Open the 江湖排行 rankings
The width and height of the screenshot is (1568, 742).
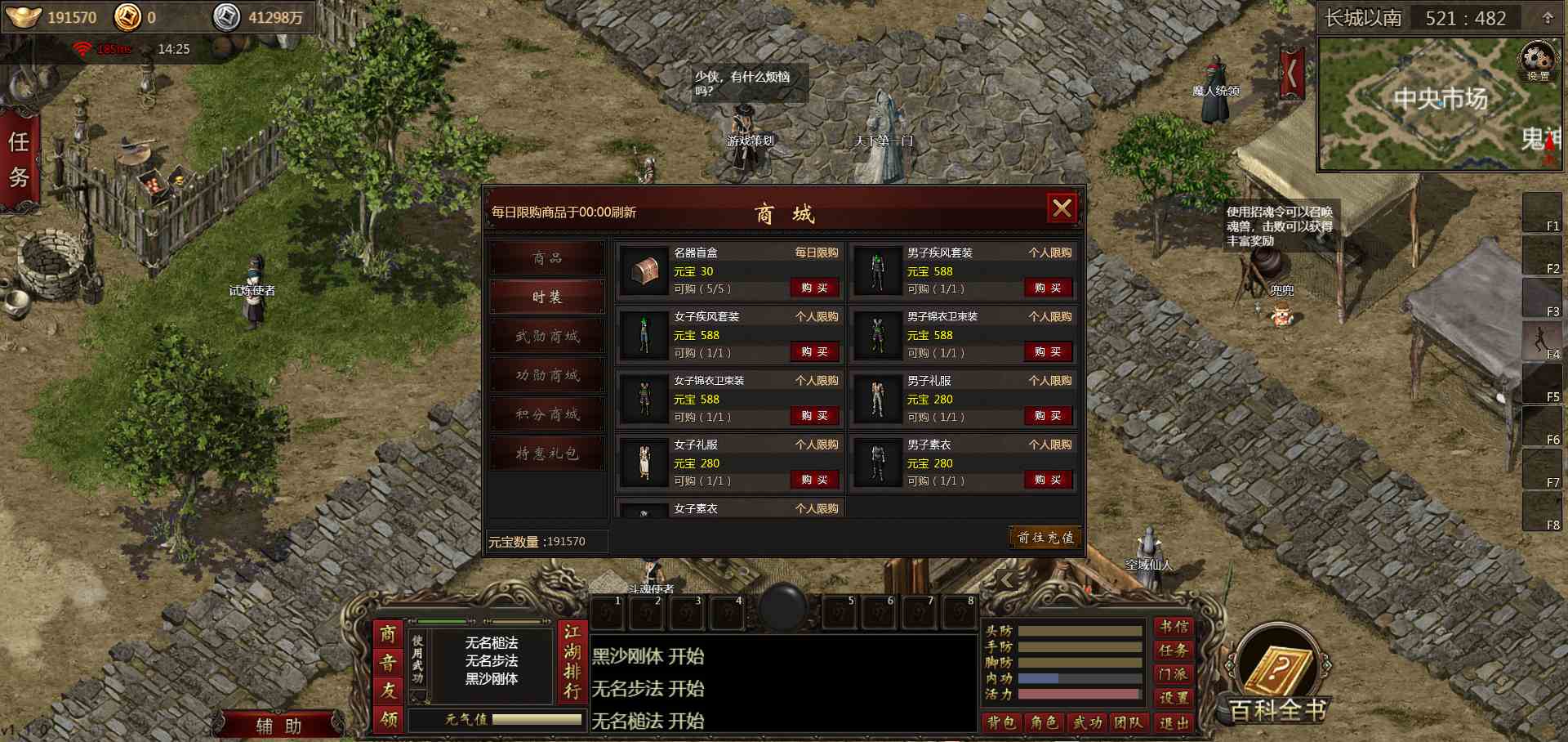[x=572, y=662]
